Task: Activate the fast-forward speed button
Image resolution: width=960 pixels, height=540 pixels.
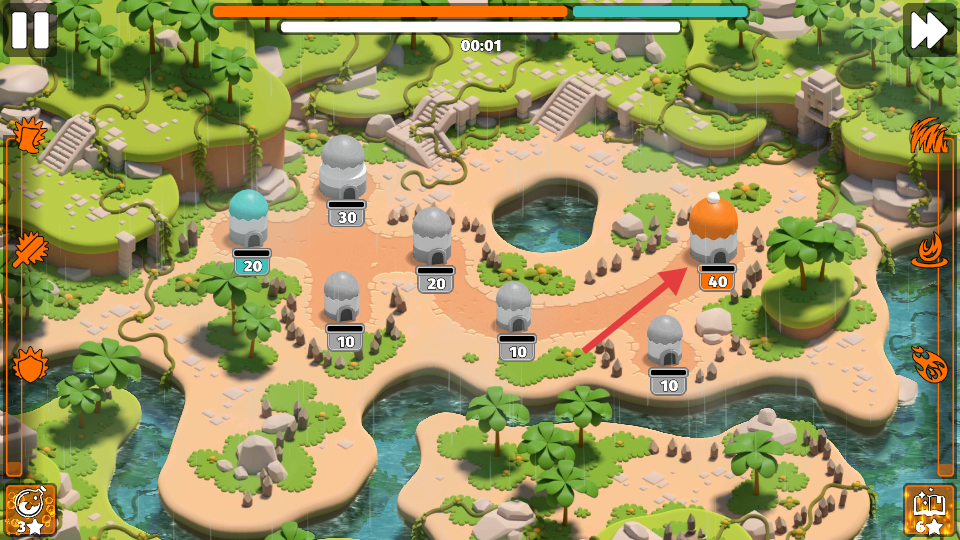Action: tap(929, 30)
